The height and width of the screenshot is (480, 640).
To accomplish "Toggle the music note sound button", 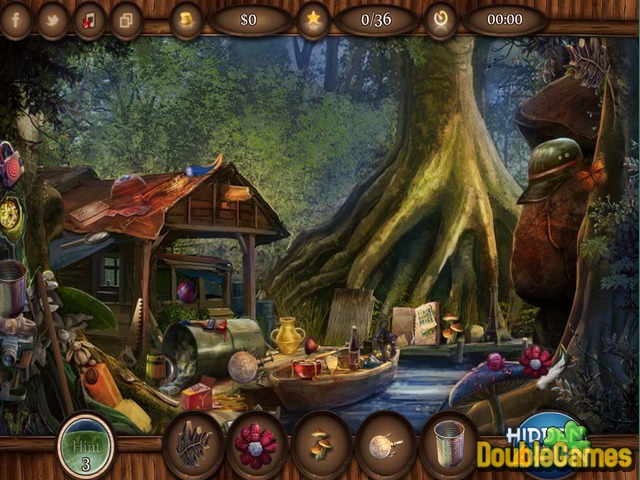I will click(90, 19).
